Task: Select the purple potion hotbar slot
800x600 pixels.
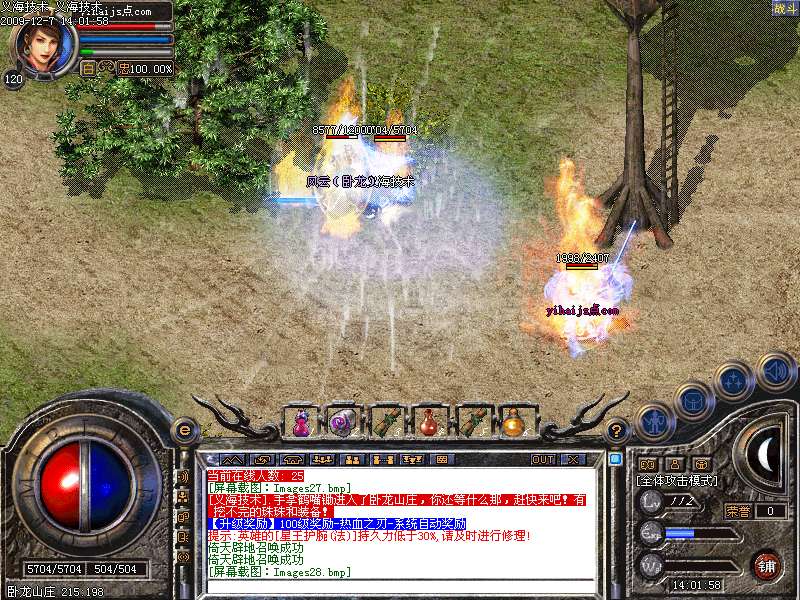Action: [x=300, y=422]
